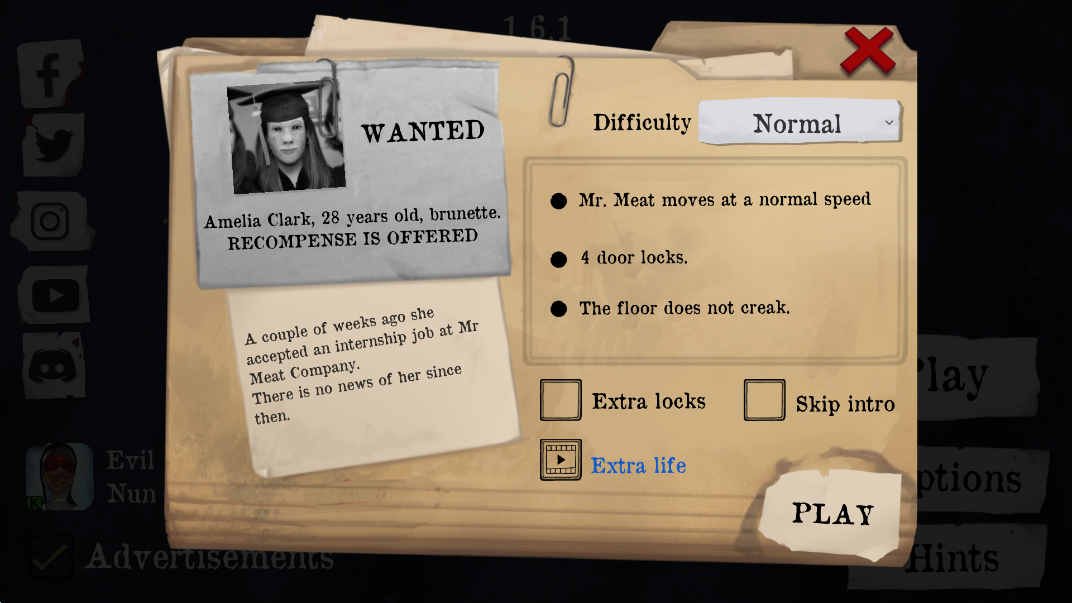Open the Difficulty dropdown
This screenshot has width=1072, height=603.
coord(799,123)
